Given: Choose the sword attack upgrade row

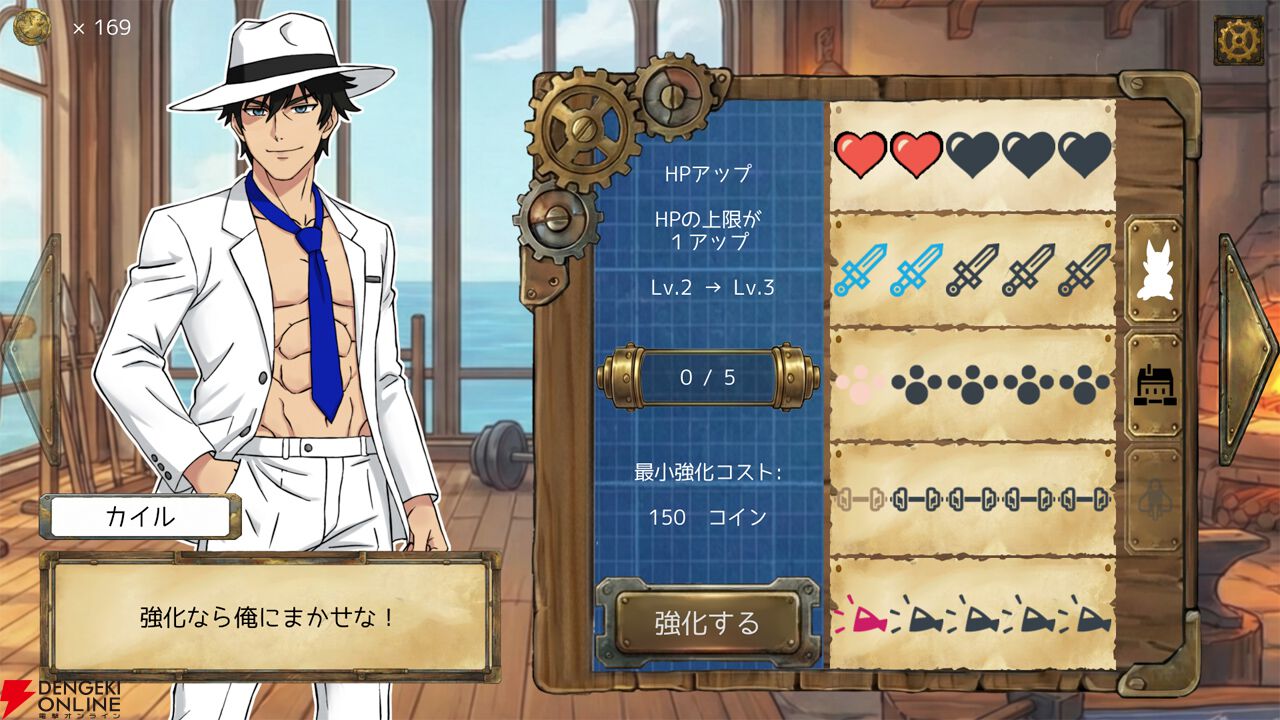Looking at the screenshot, I should [x=972, y=270].
